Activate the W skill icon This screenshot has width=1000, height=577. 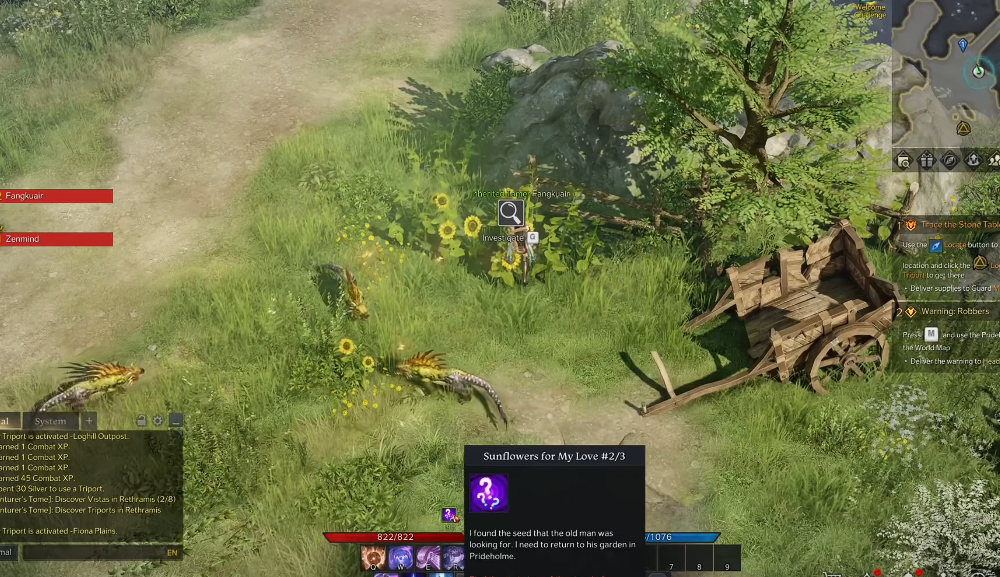pyautogui.click(x=401, y=558)
